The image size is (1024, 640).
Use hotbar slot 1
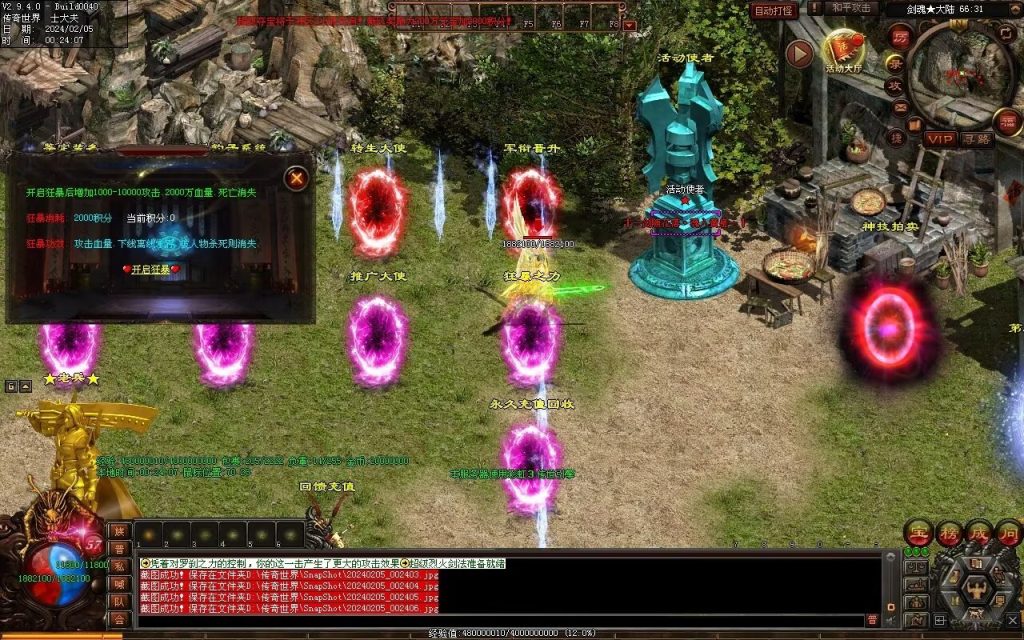point(149,534)
